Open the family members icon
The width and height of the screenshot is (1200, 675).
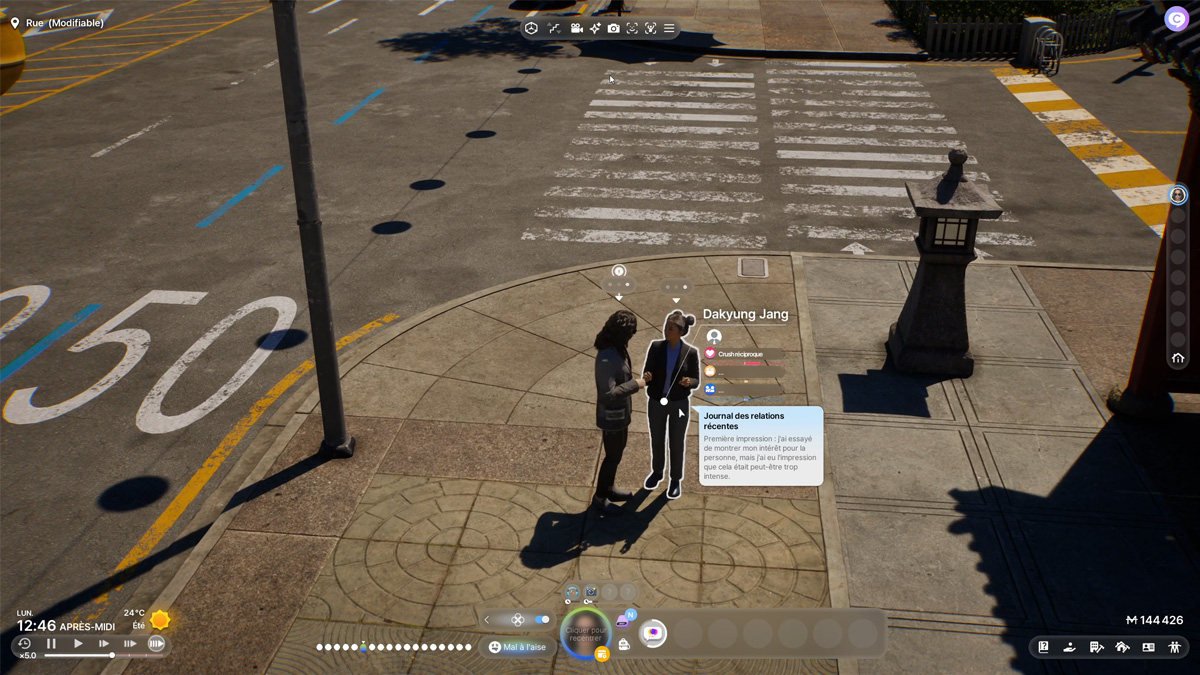tap(1174, 647)
